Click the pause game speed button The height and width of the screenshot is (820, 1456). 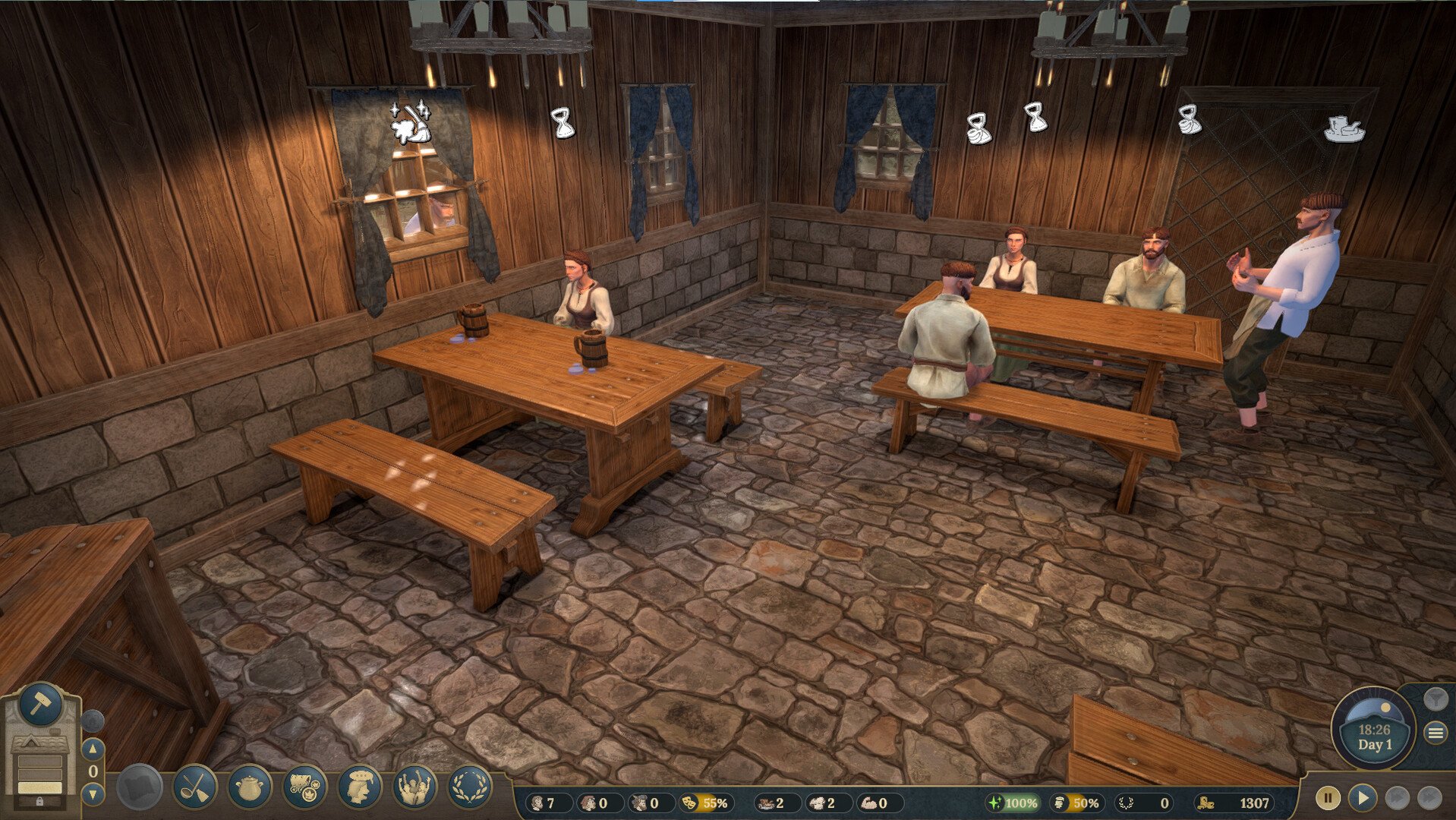tap(1328, 798)
